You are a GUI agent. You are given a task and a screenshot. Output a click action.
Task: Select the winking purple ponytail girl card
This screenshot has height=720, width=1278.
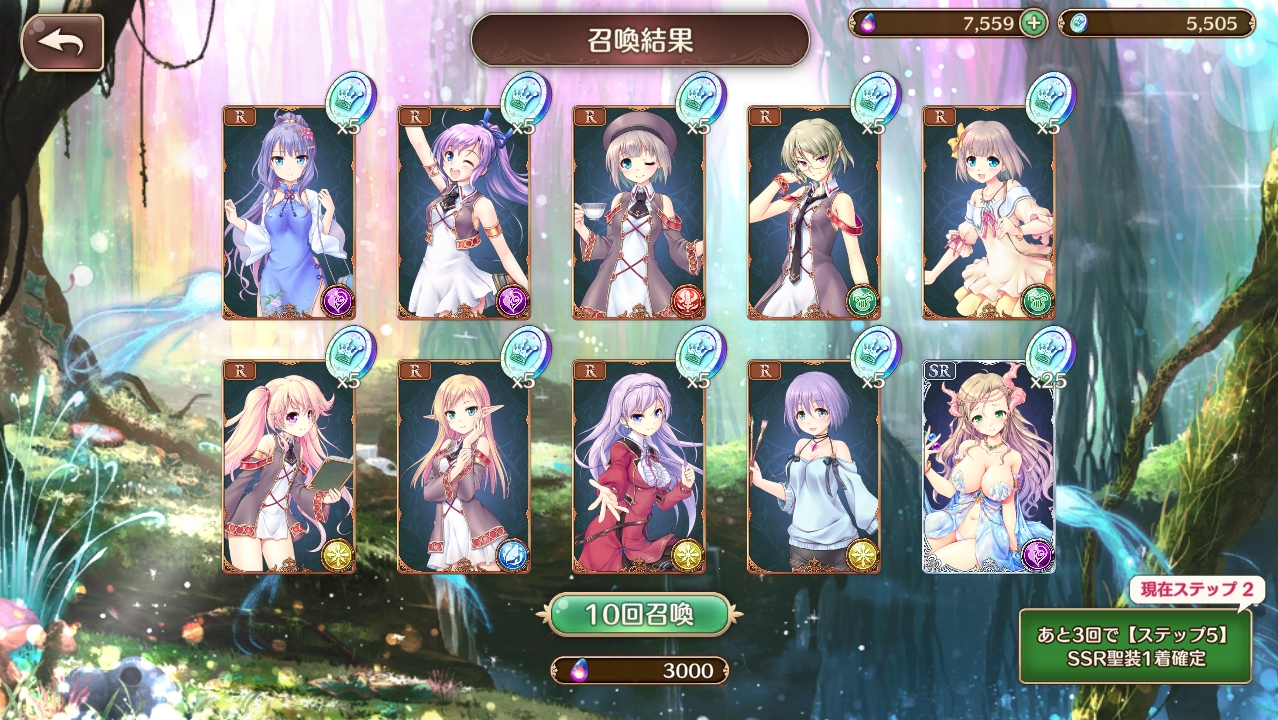(463, 213)
